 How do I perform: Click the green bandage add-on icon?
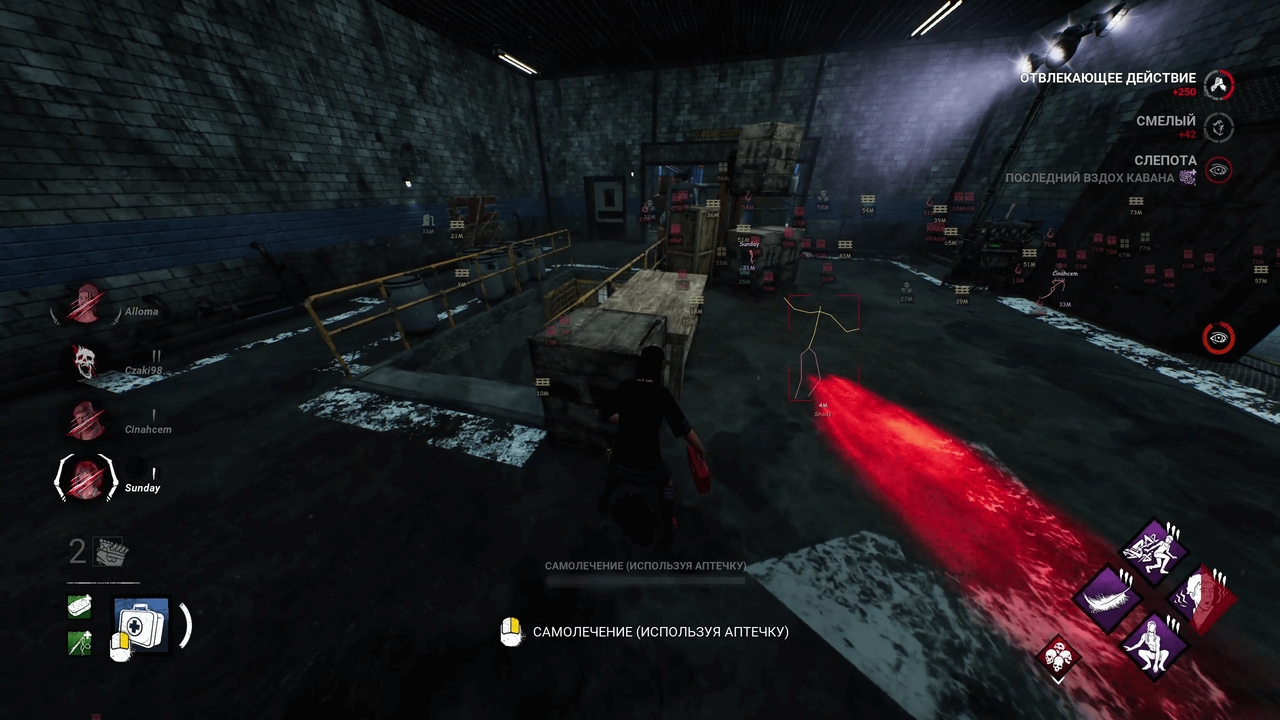click(x=78, y=605)
